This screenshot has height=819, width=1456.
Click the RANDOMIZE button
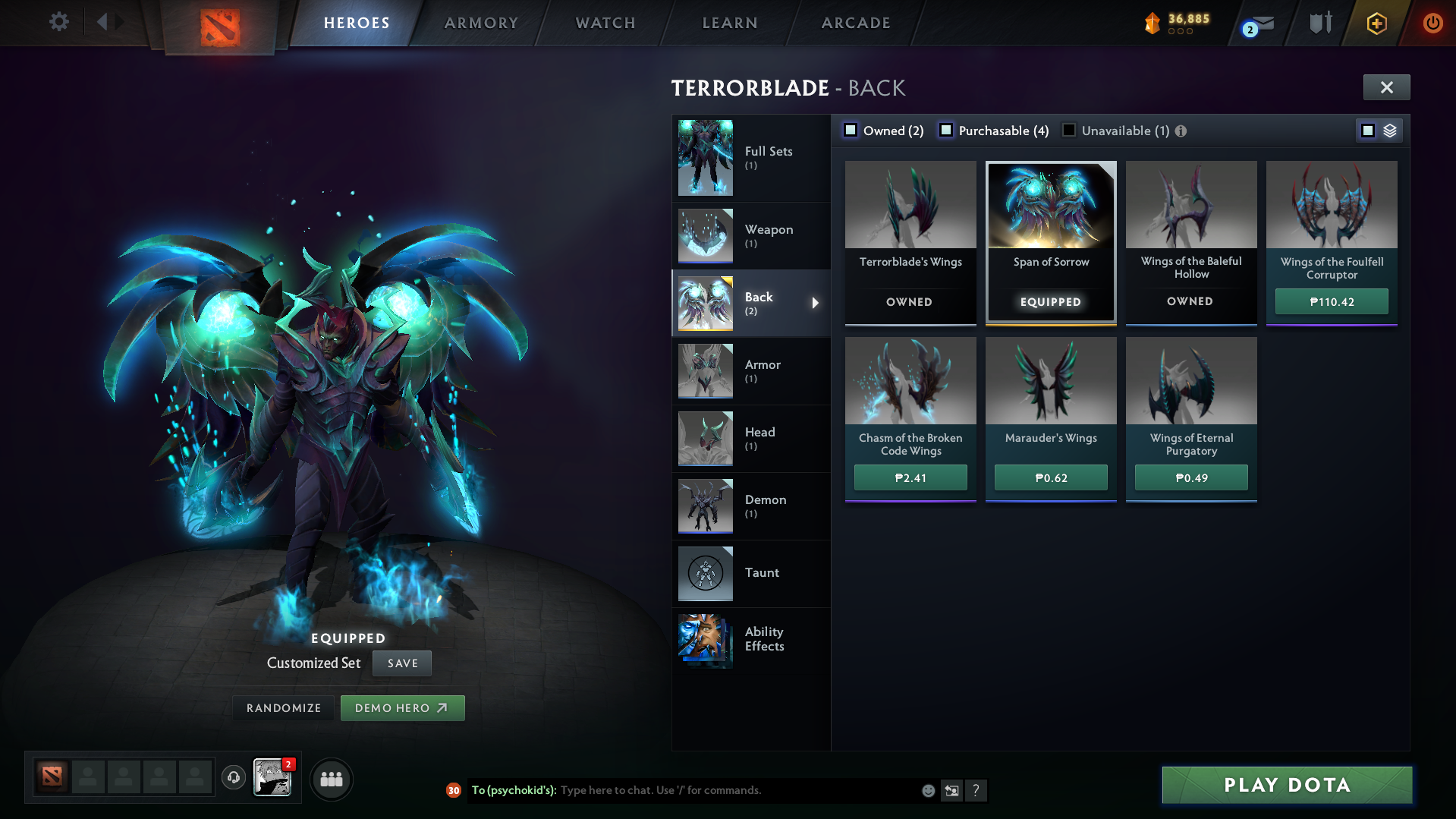click(283, 707)
